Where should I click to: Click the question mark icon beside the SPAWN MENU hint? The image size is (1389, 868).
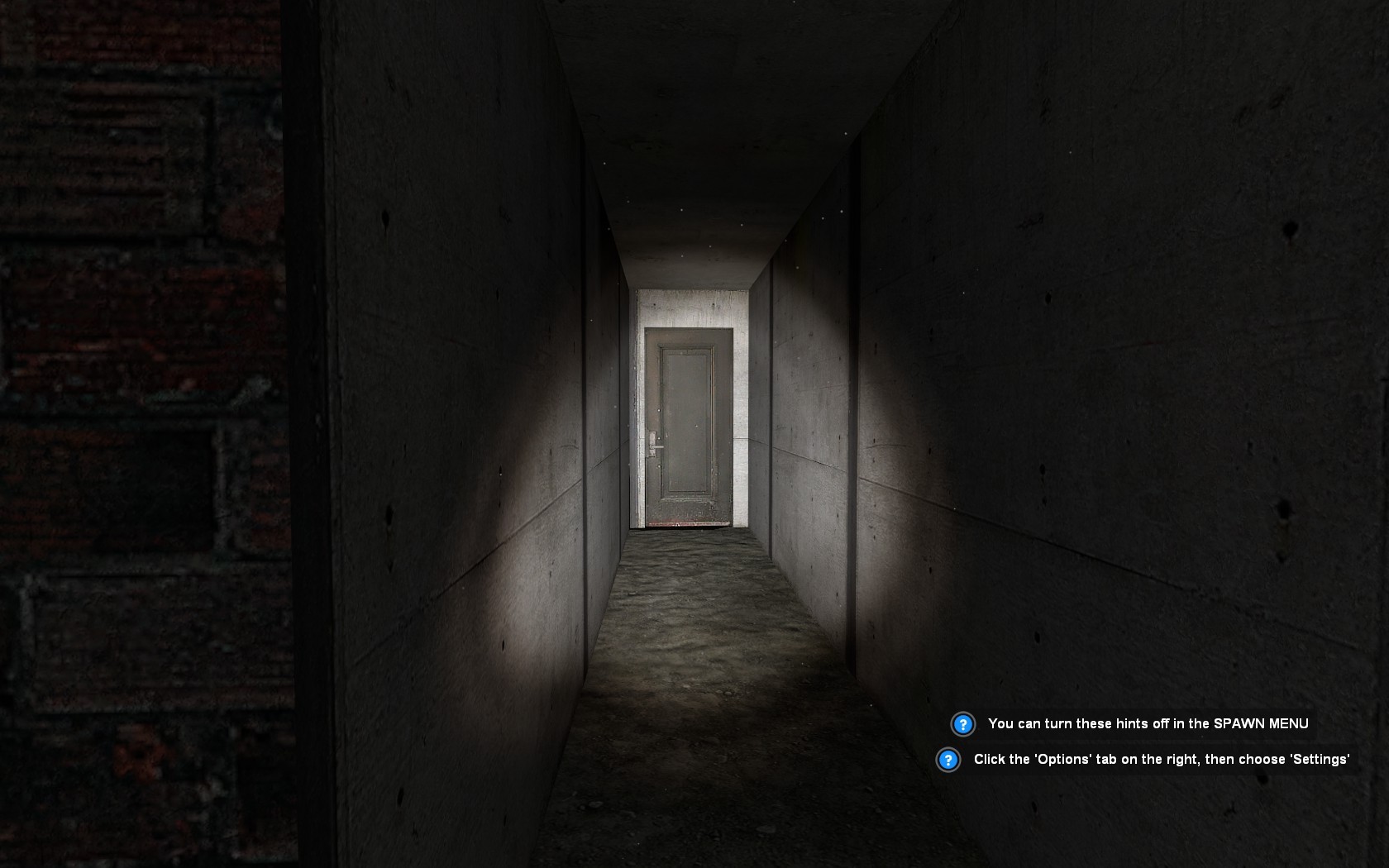(962, 723)
